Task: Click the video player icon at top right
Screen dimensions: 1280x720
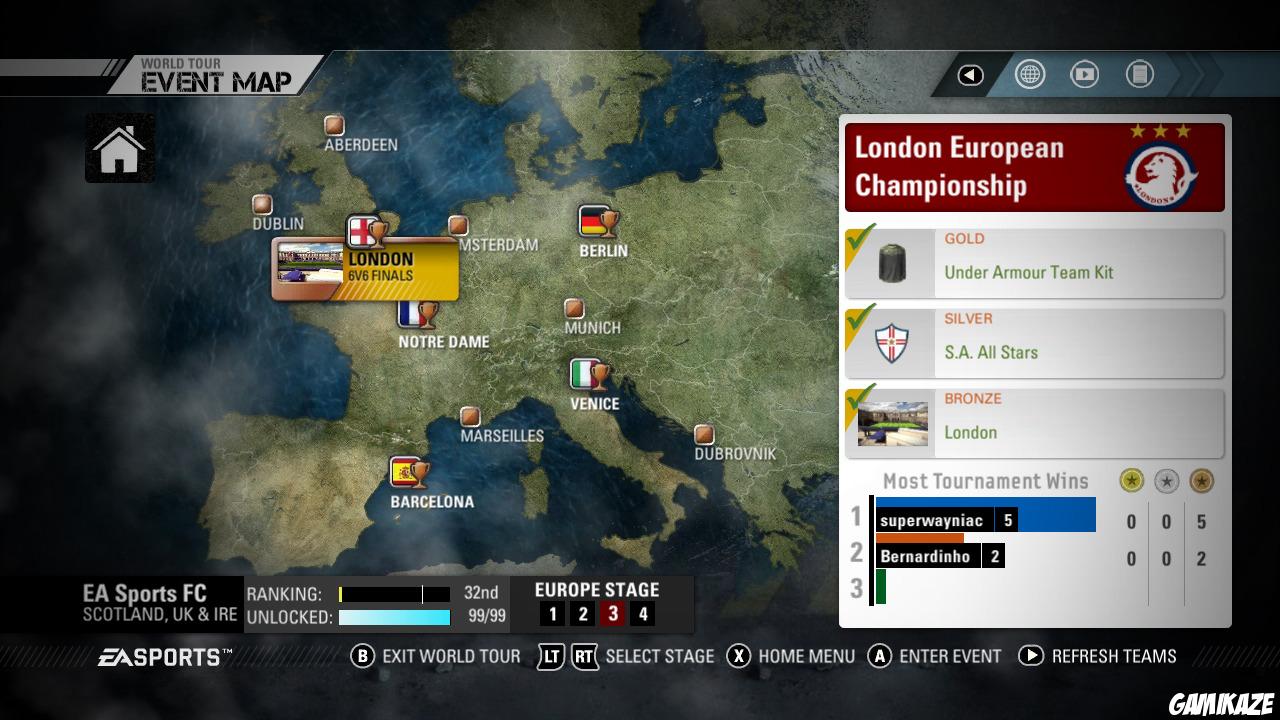Action: click(1084, 72)
